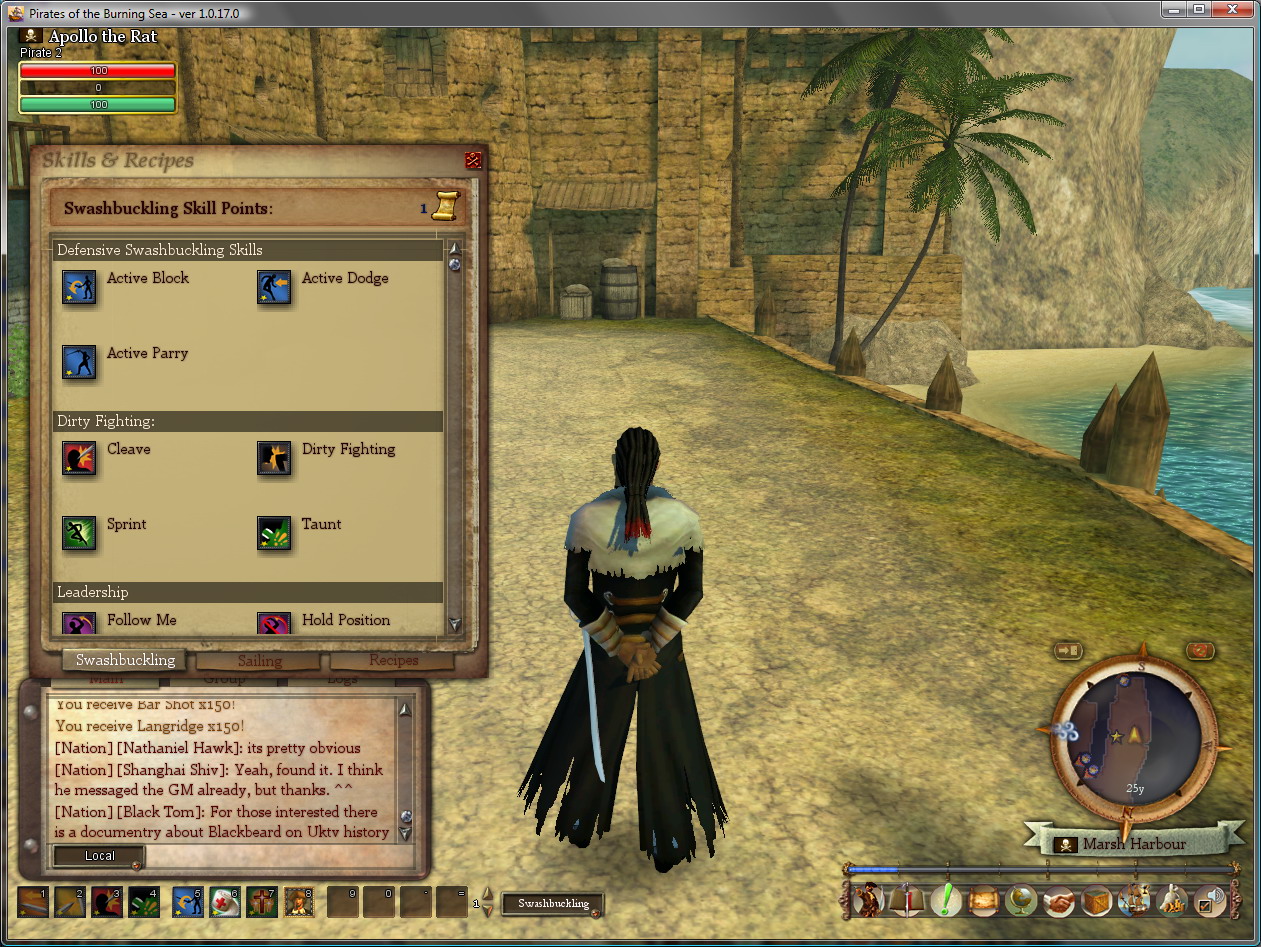Close the Skills & Recipes window
This screenshot has width=1261, height=947.
(x=473, y=160)
